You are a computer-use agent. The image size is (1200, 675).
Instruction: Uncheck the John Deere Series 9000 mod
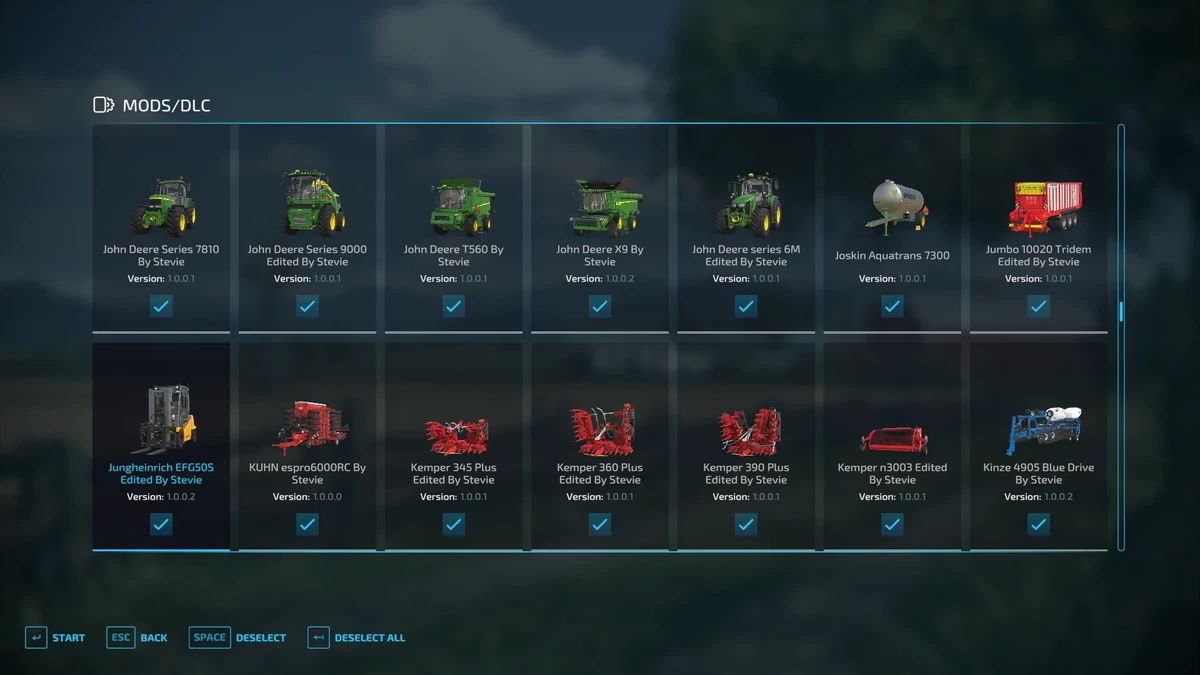tap(307, 306)
